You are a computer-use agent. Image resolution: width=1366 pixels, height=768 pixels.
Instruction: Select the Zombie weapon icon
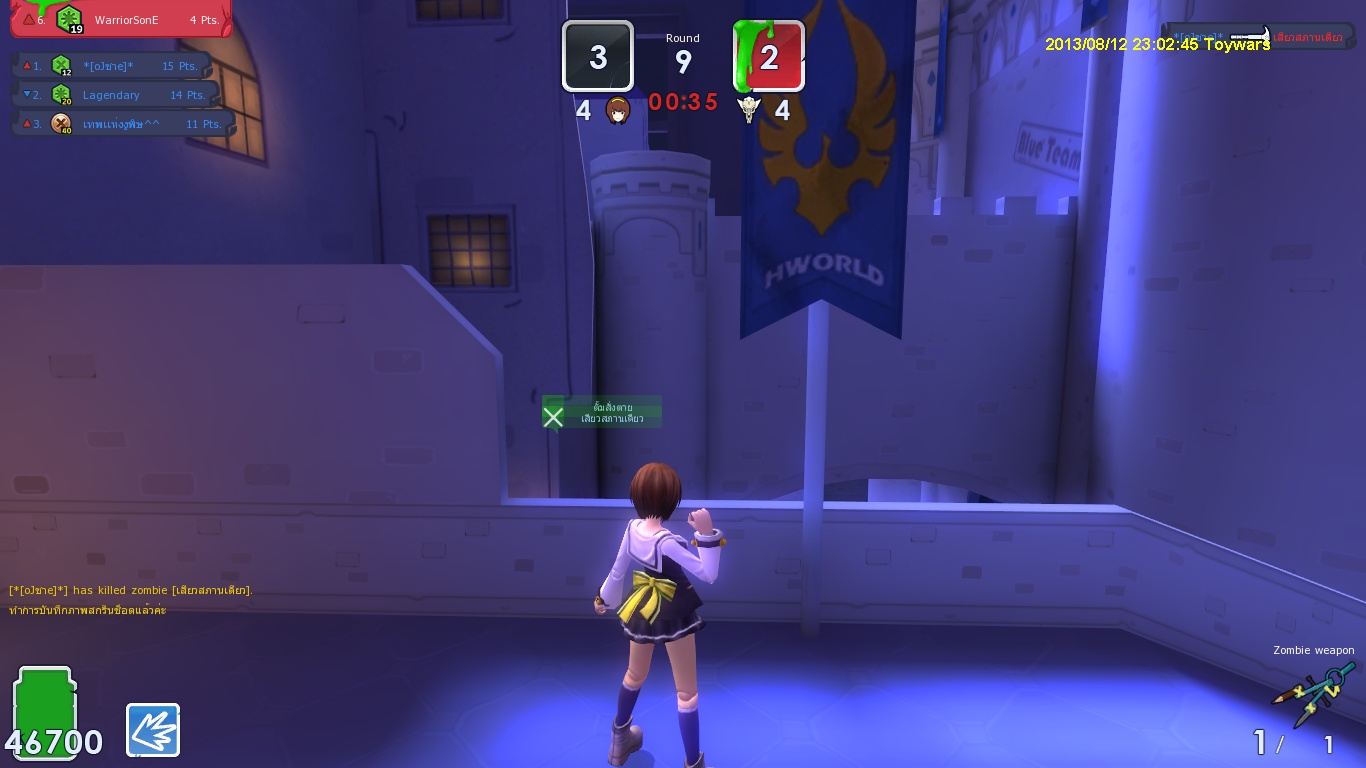[1313, 693]
